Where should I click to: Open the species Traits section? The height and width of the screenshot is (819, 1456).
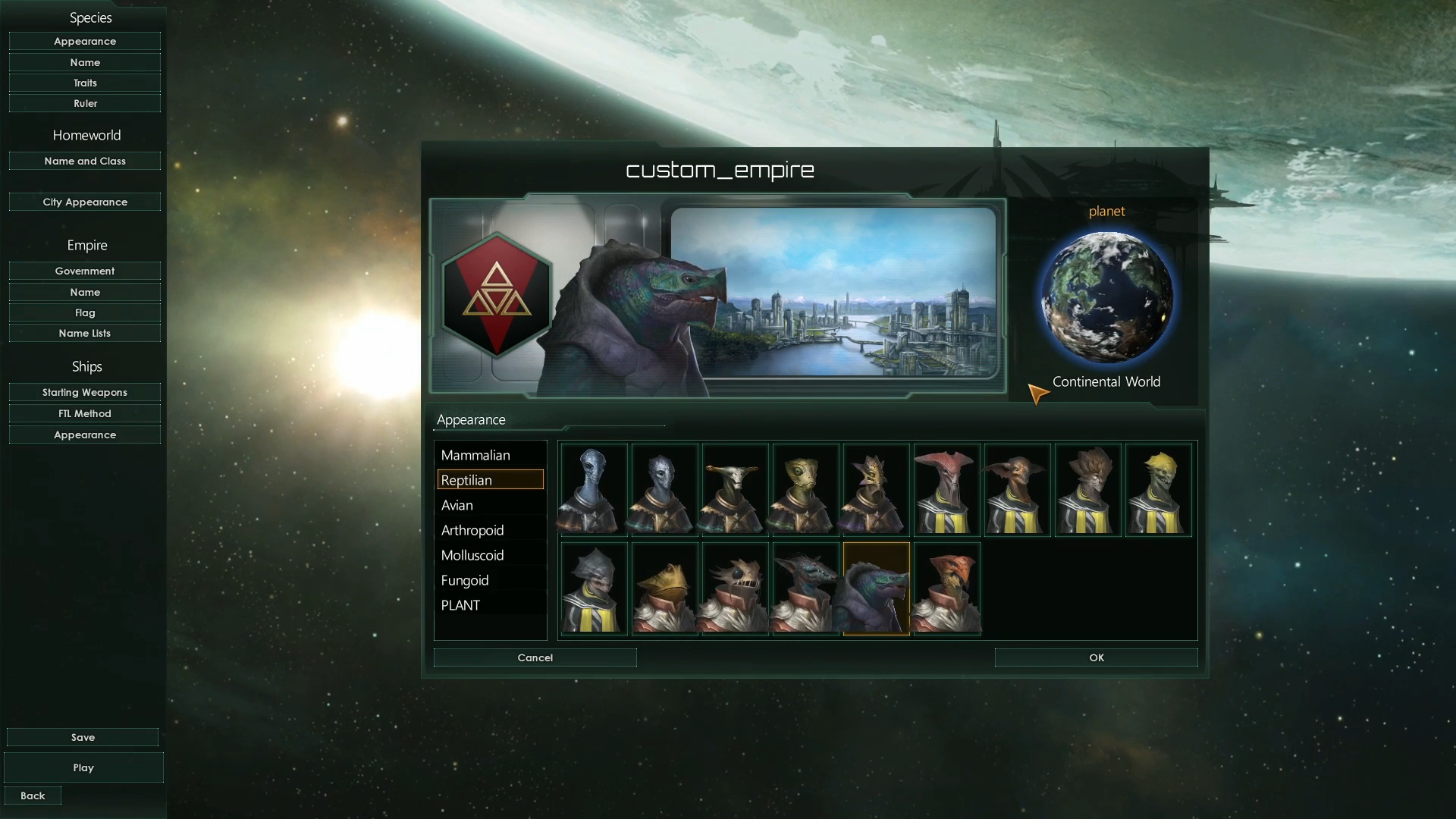(x=85, y=83)
